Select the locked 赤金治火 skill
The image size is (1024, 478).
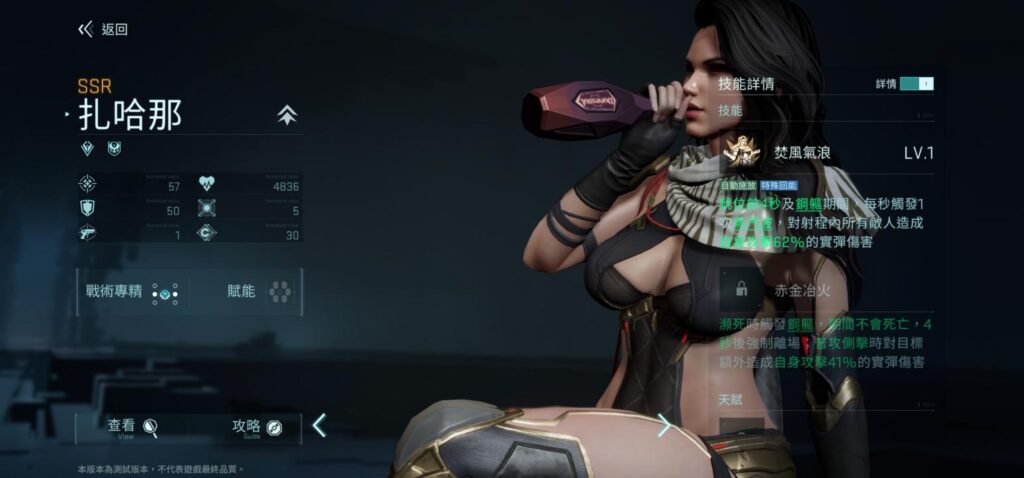pyautogui.click(x=741, y=290)
